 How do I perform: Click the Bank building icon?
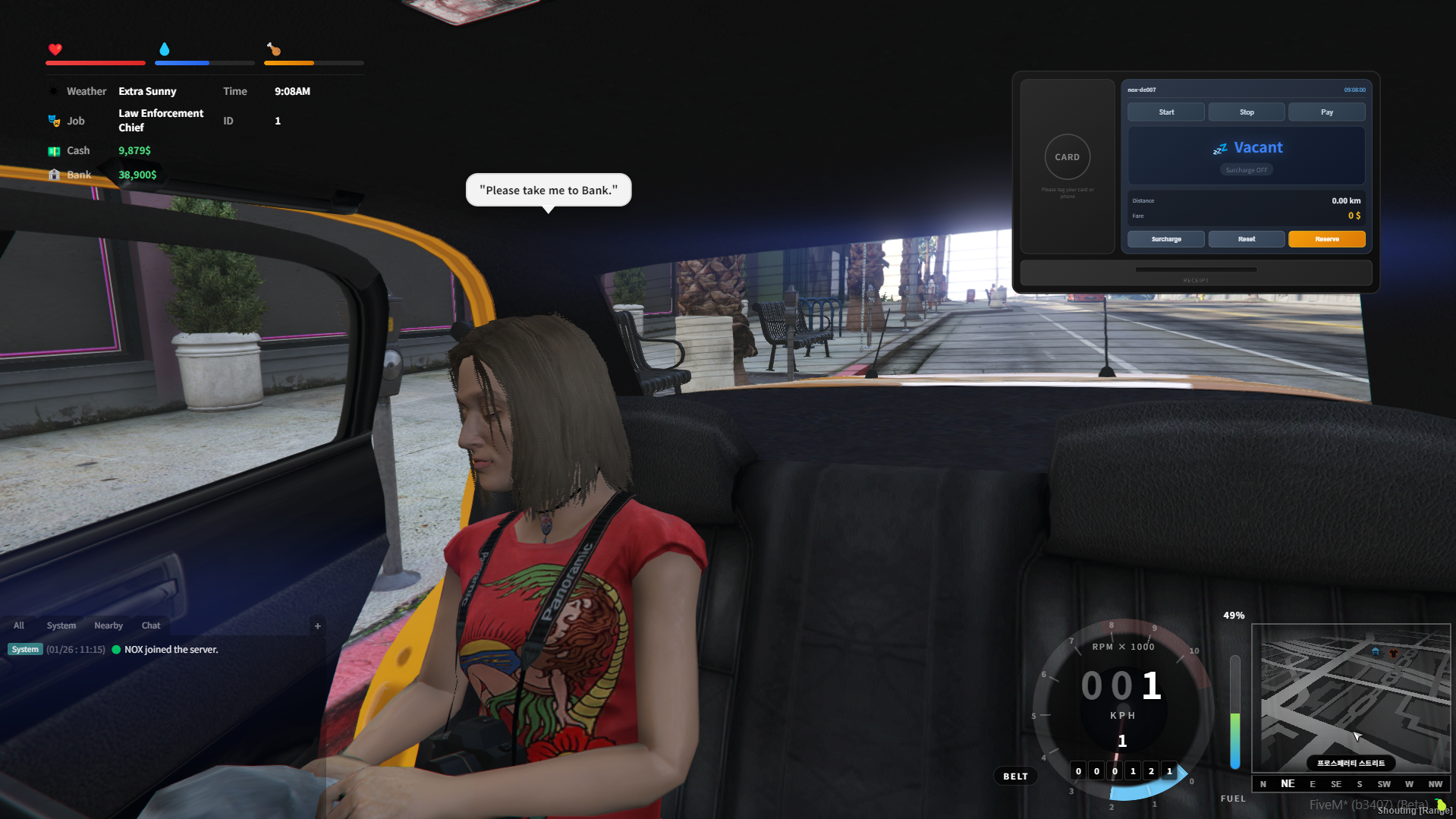click(54, 175)
